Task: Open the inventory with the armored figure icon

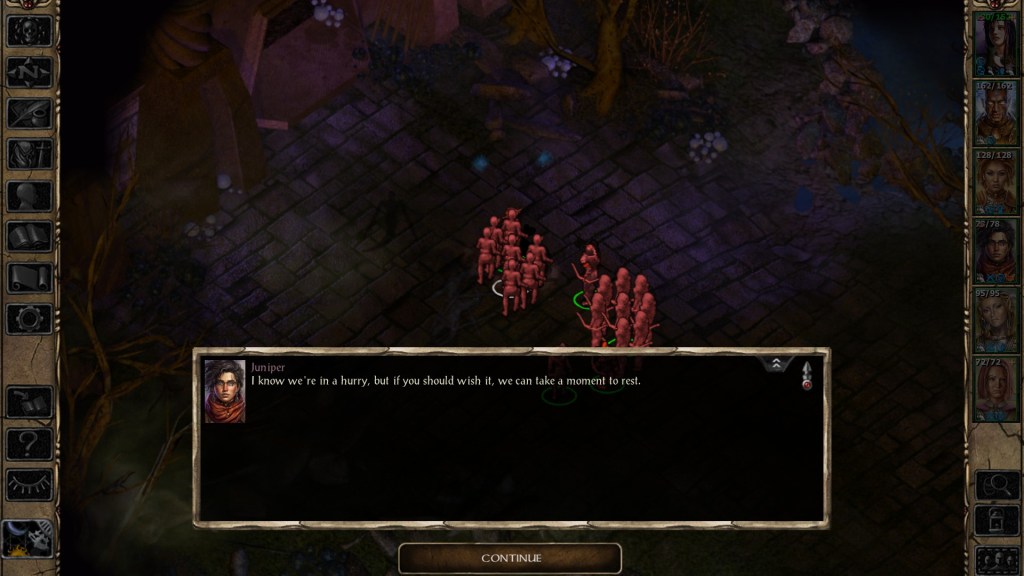Action: pyautogui.click(x=29, y=154)
